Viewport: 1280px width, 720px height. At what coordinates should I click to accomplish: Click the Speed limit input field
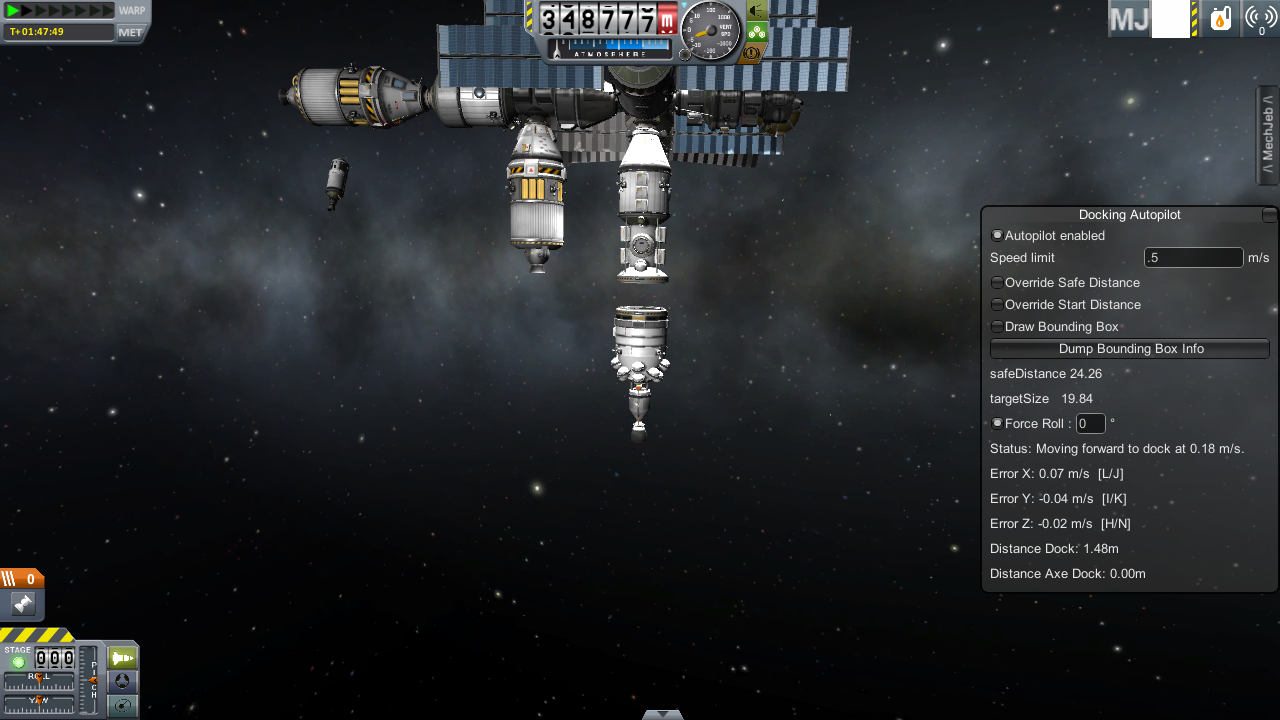[1193, 258]
